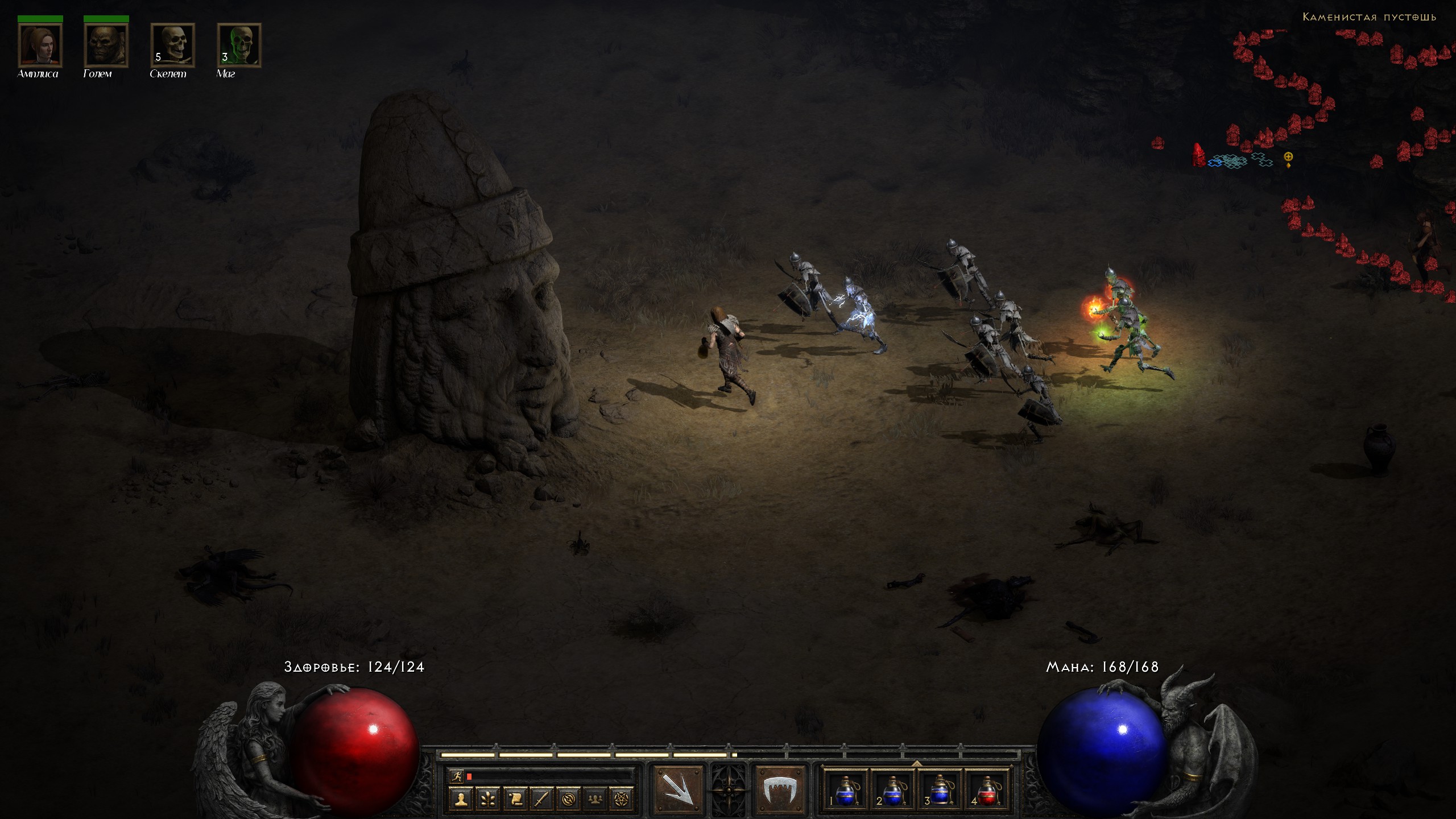Image resolution: width=1456 pixels, height=819 pixels.
Task: Select the left-click arrow skill button
Action: tap(678, 789)
